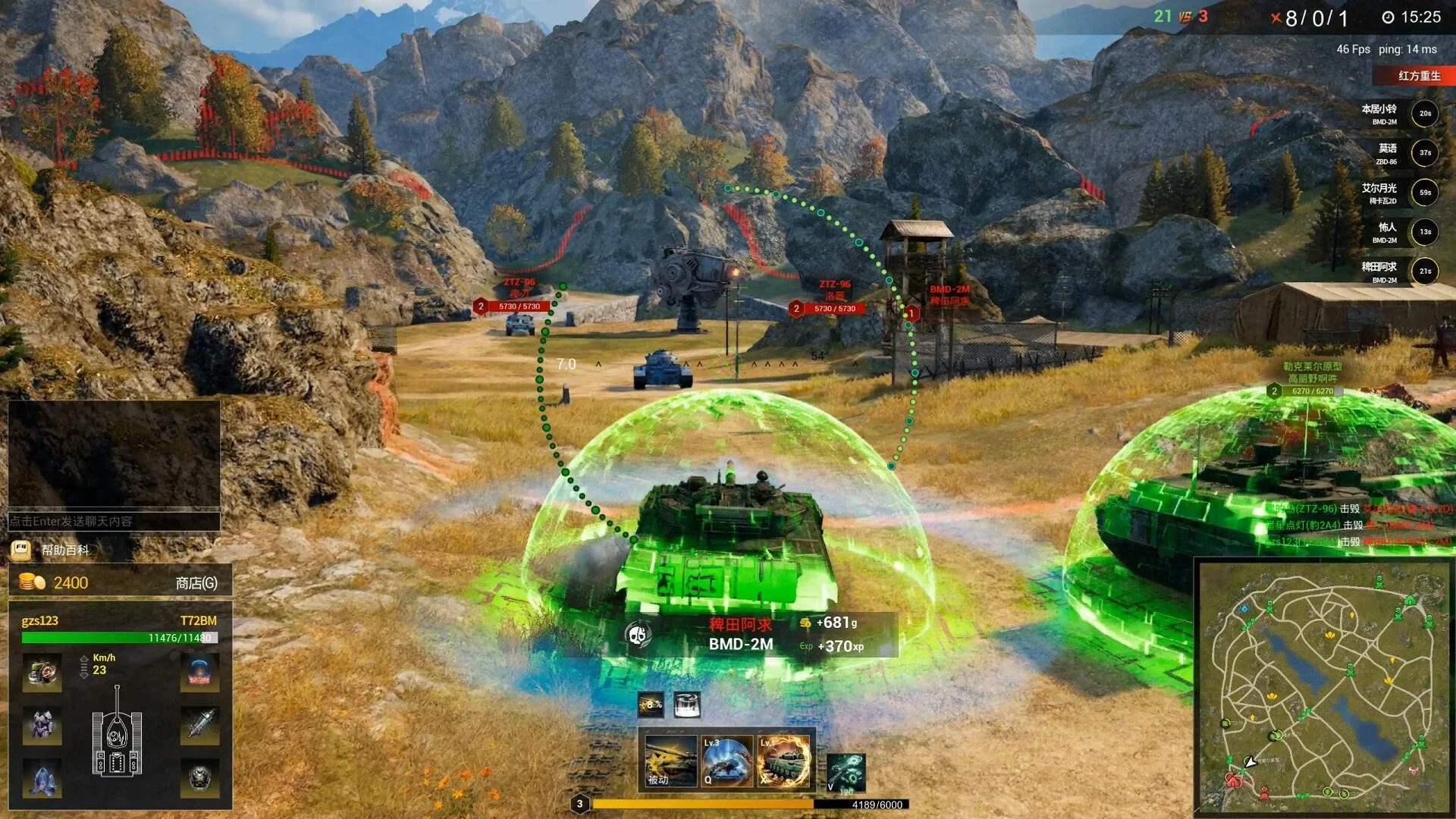
Task: Select the white canister buff icon
Action: [686, 704]
